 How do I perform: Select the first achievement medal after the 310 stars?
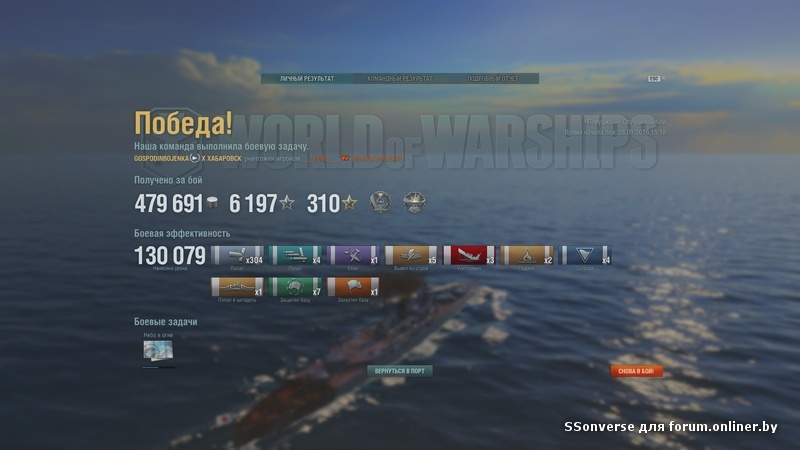(380, 202)
